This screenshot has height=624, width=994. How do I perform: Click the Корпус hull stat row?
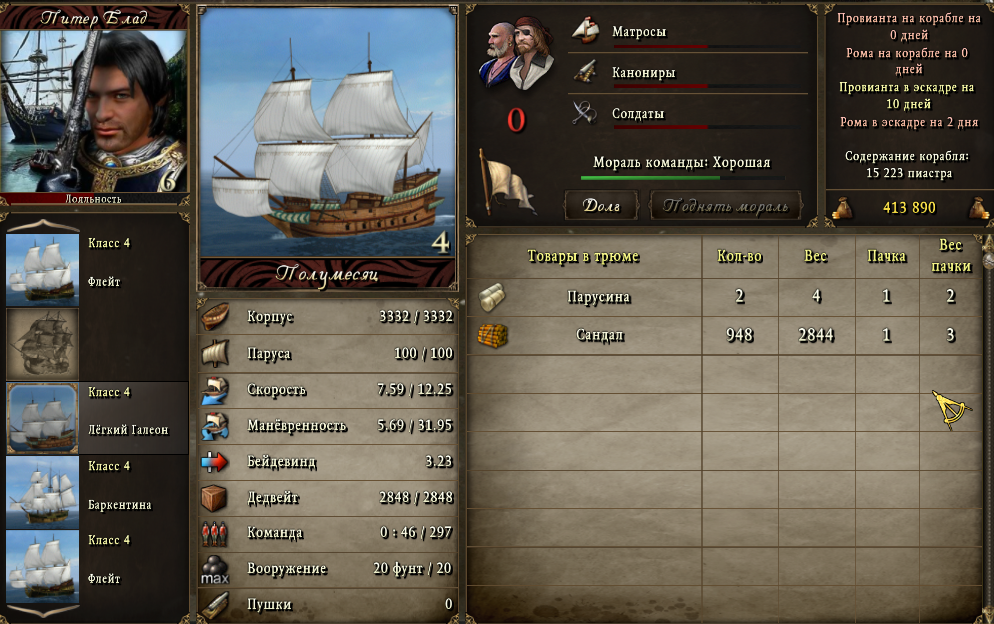coord(328,317)
